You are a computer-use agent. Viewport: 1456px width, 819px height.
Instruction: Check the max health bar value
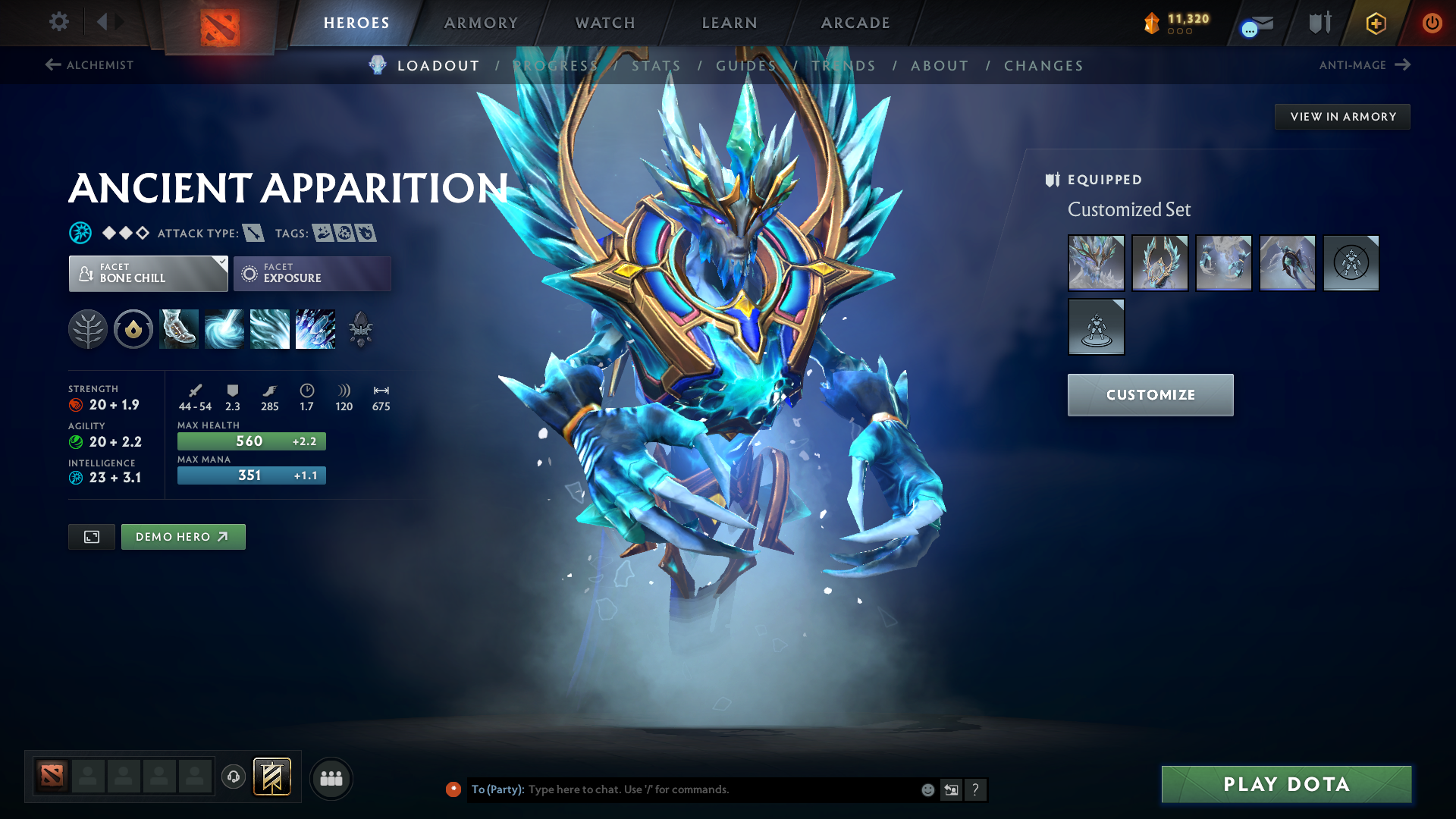coord(251,441)
